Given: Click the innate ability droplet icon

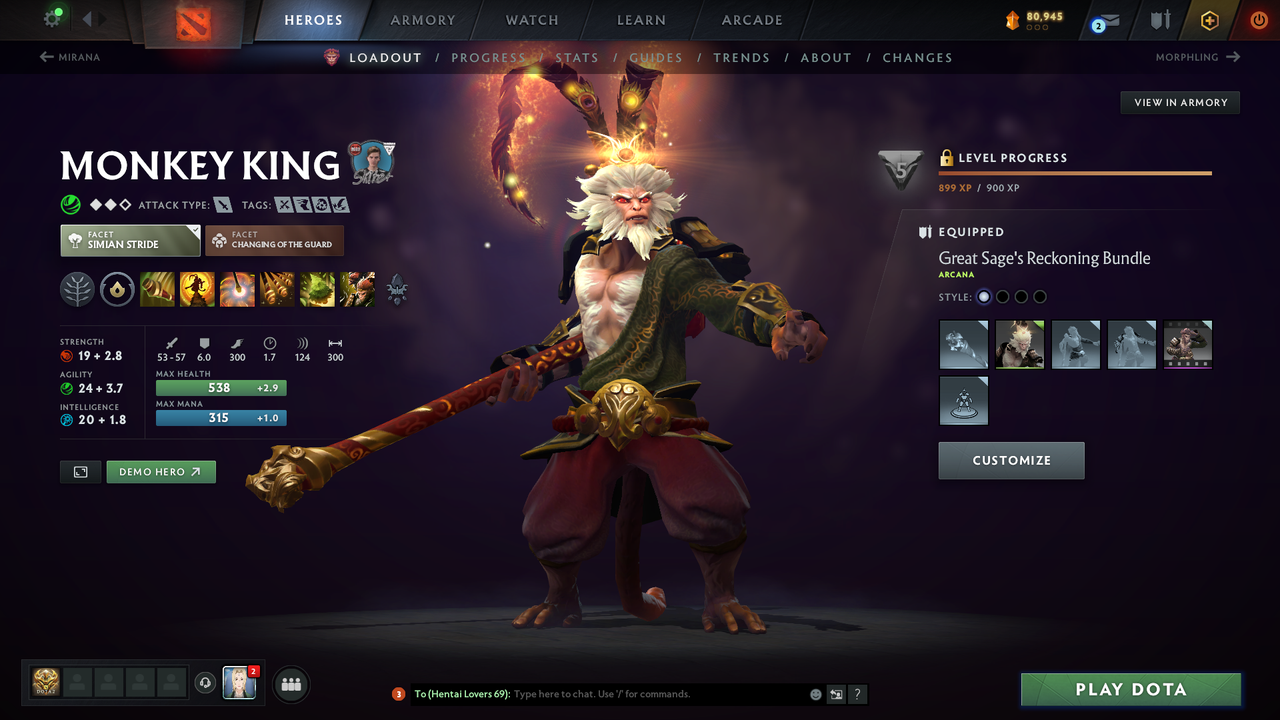Looking at the screenshot, I should coord(117,290).
